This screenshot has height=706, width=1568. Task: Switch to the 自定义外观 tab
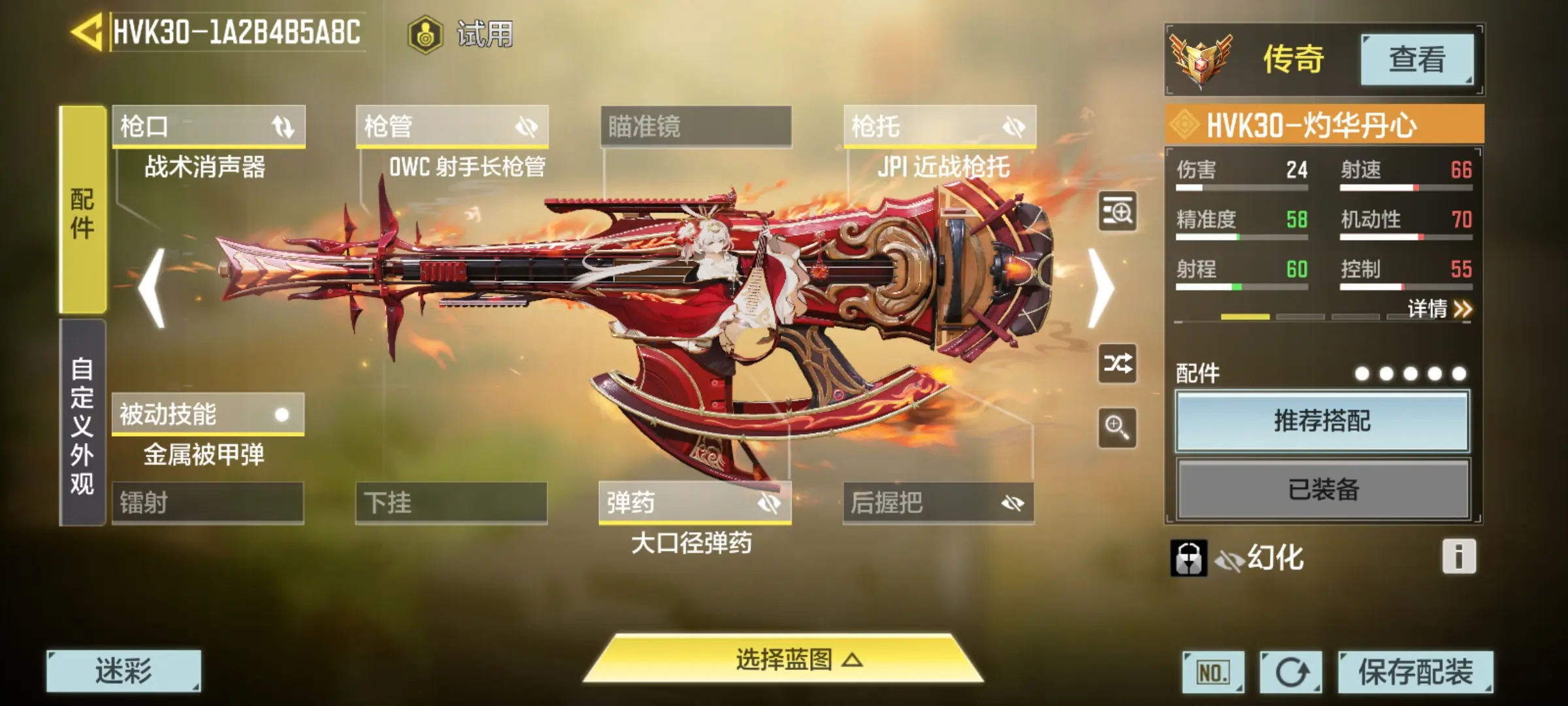click(x=82, y=424)
